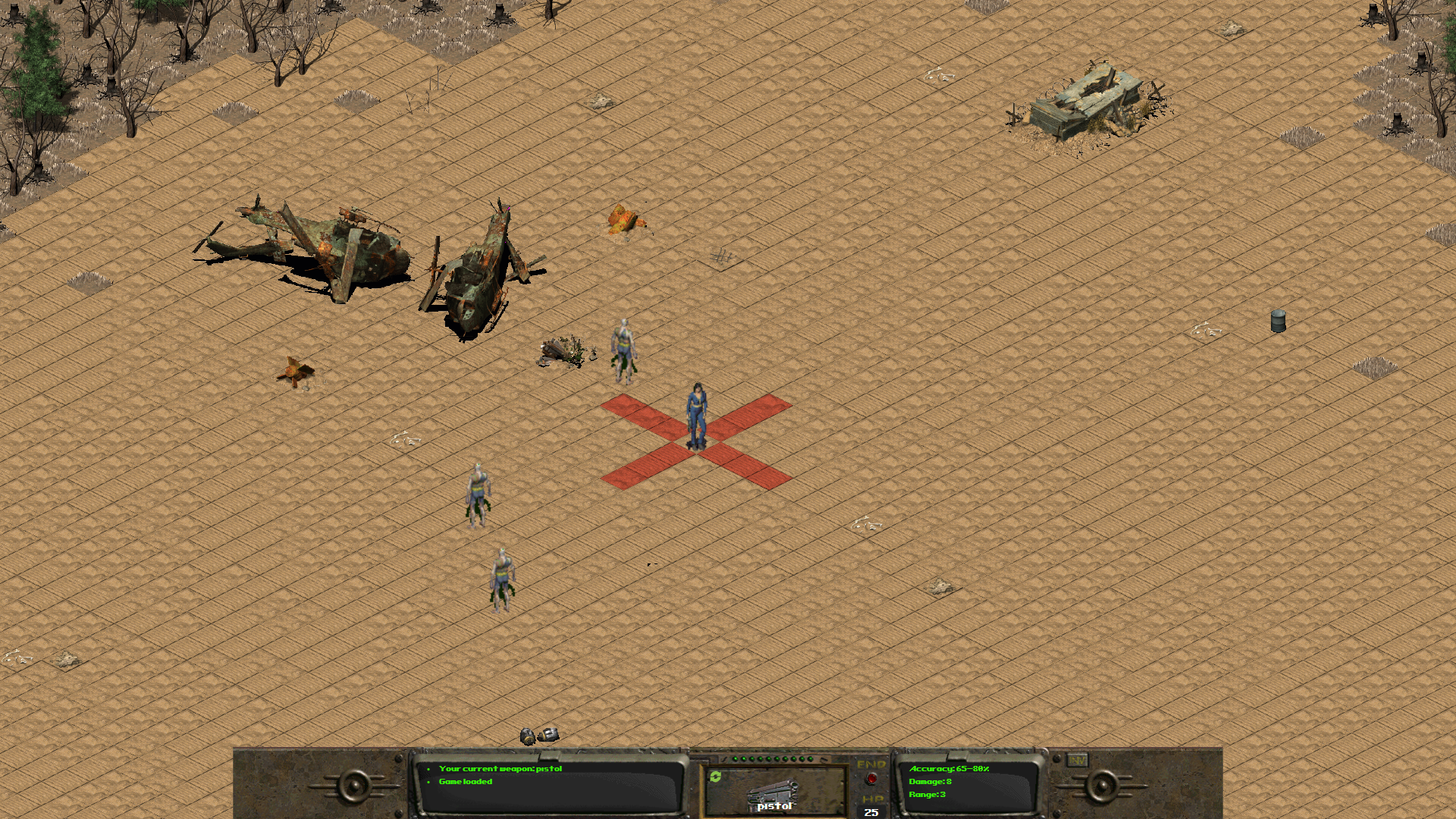Click the 'Game loaded' message text
Image resolution: width=1456 pixels, height=819 pixels.
click(466, 781)
